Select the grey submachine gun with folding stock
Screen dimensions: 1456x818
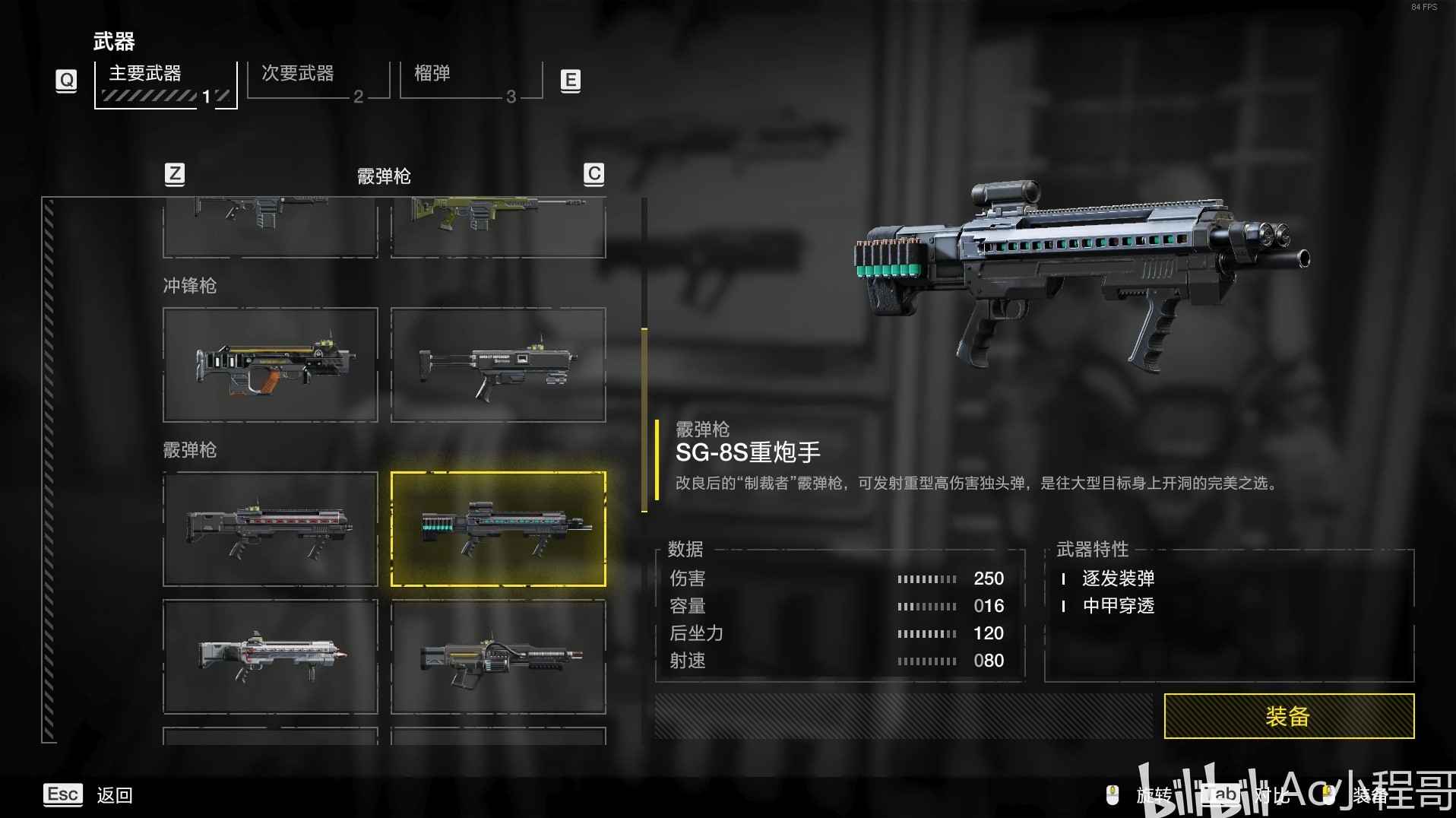coord(499,365)
